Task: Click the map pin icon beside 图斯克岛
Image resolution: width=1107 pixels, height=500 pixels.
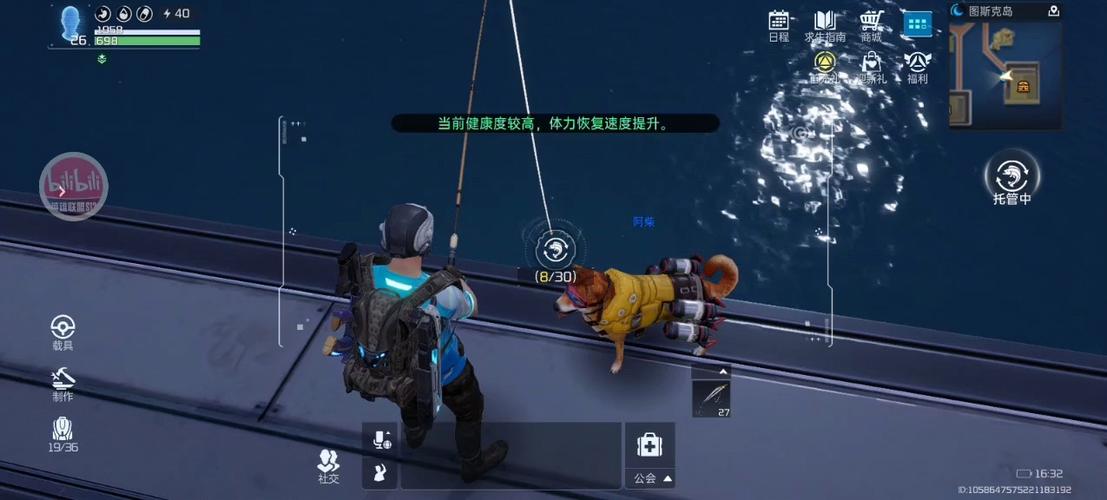Action: pyautogui.click(x=1053, y=11)
